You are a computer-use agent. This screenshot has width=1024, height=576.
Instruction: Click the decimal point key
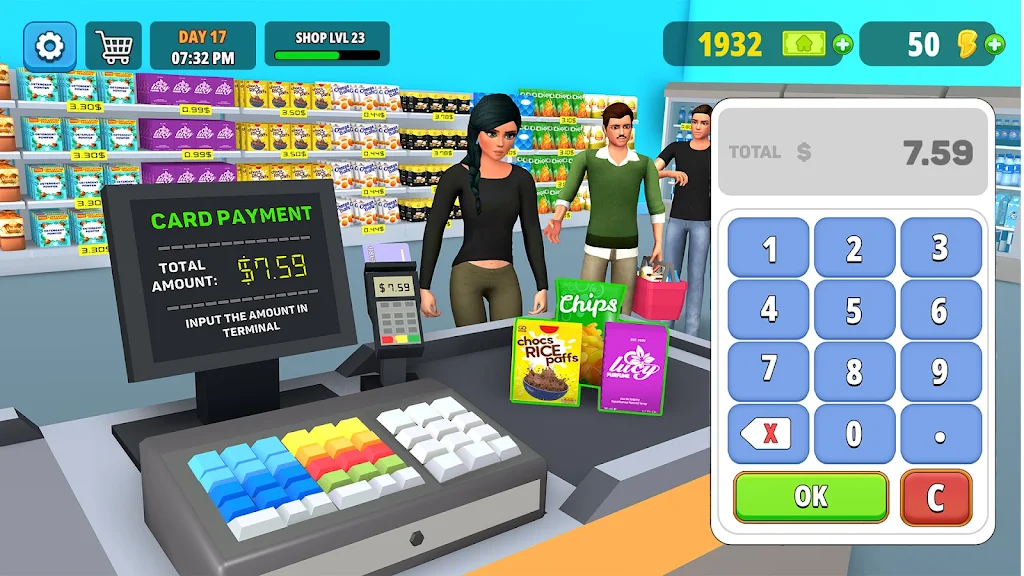[x=940, y=434]
